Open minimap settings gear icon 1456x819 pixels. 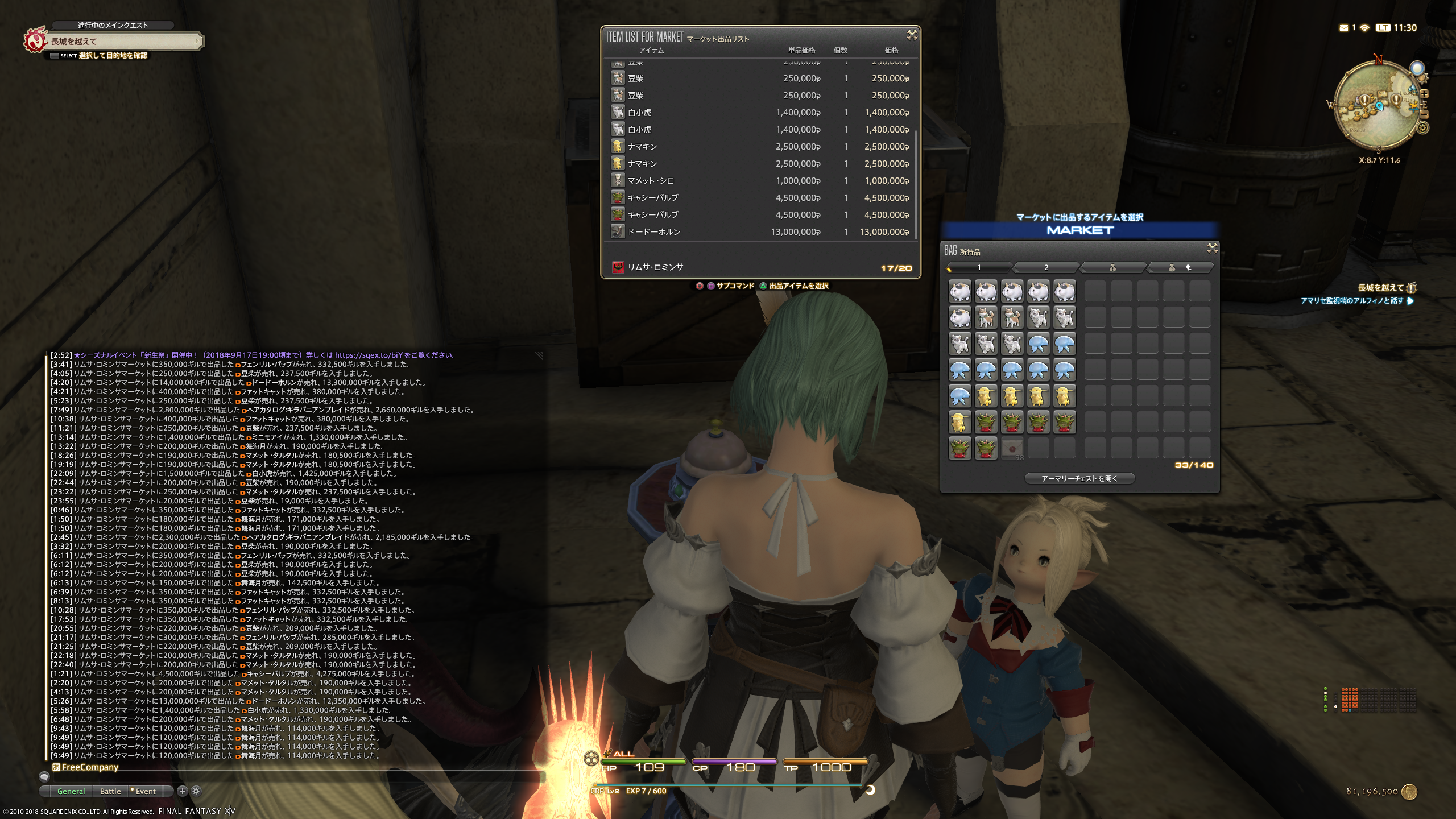pyautogui.click(x=1423, y=128)
